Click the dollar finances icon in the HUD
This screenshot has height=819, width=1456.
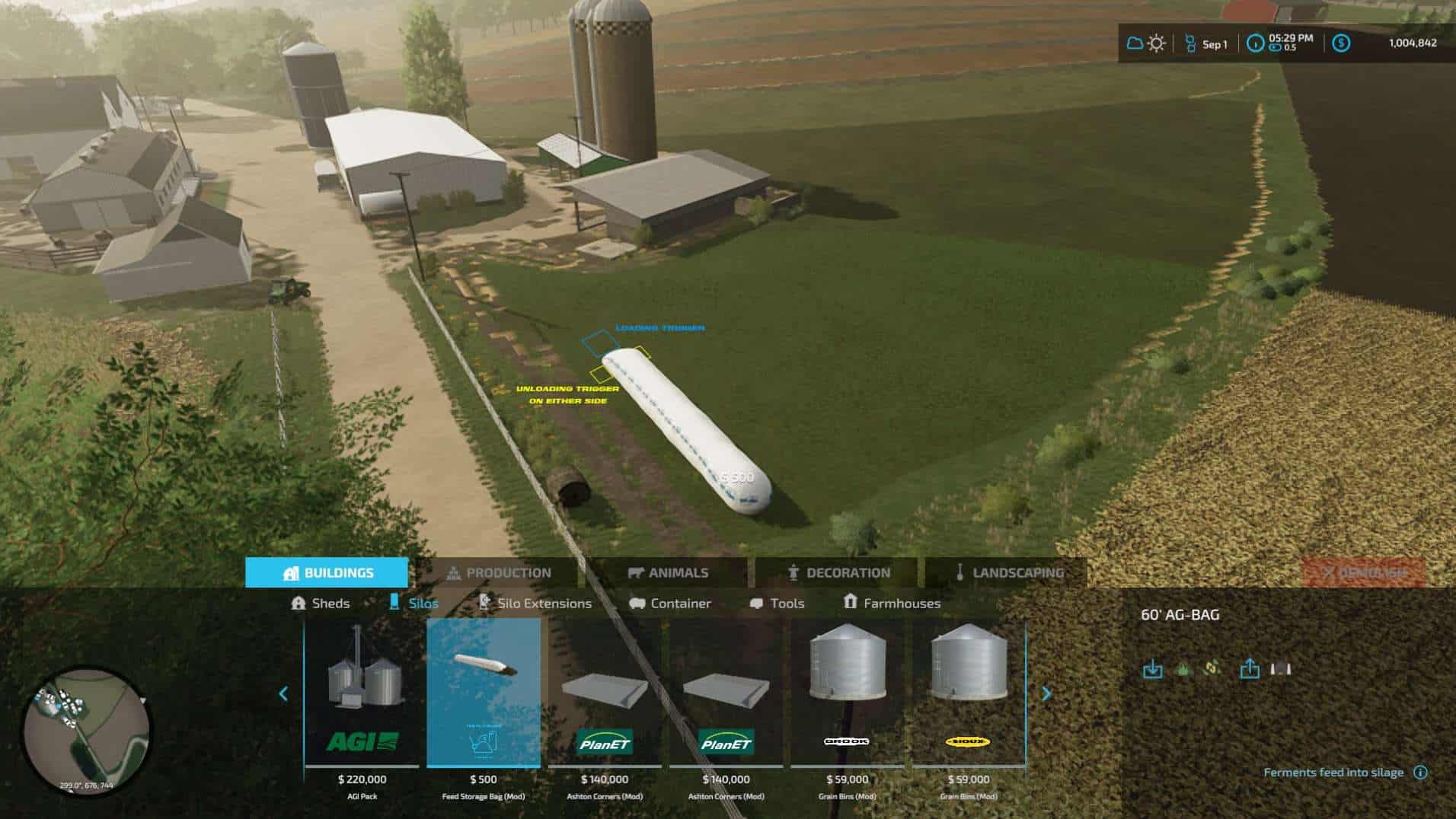pyautogui.click(x=1341, y=44)
